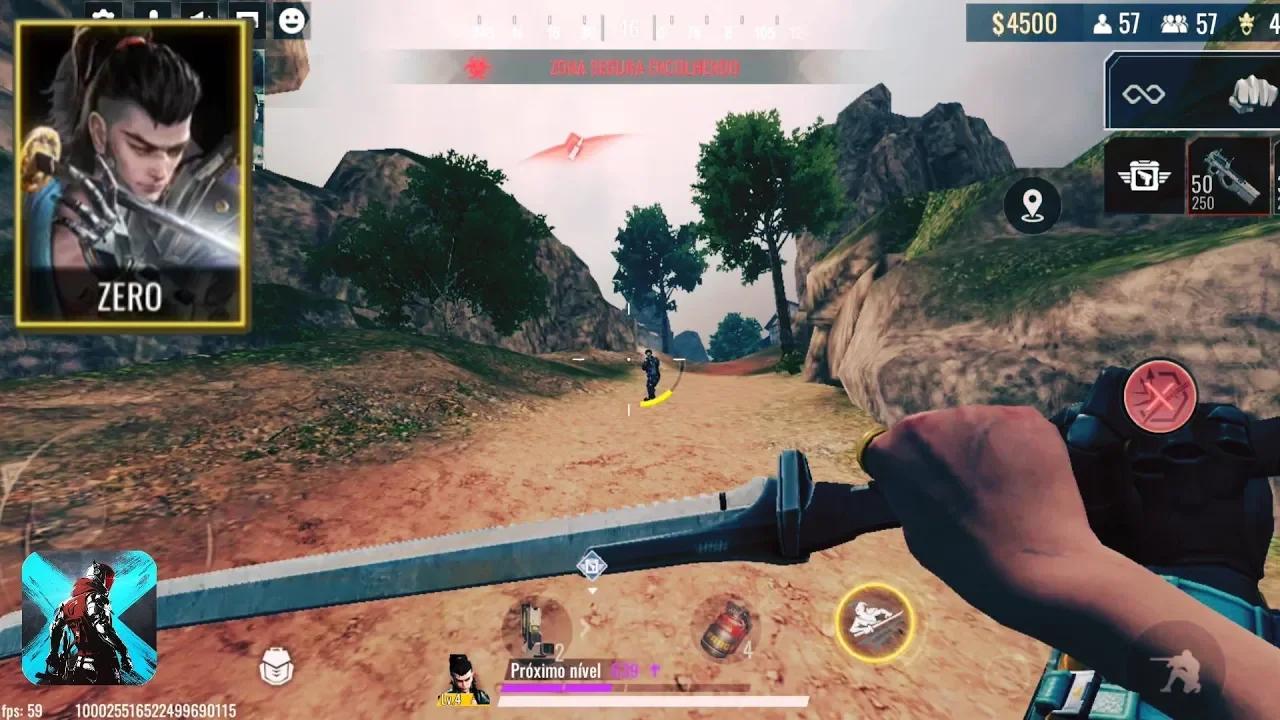Tap the microphone voice chat icon

pyautogui.click(x=152, y=13)
